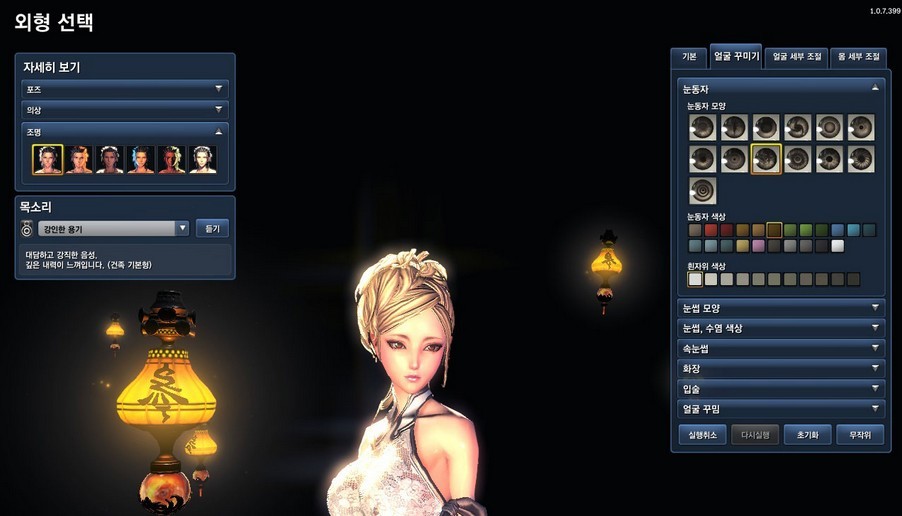Click the 실행취소 undo button
This screenshot has height=516, width=902.
click(x=701, y=435)
